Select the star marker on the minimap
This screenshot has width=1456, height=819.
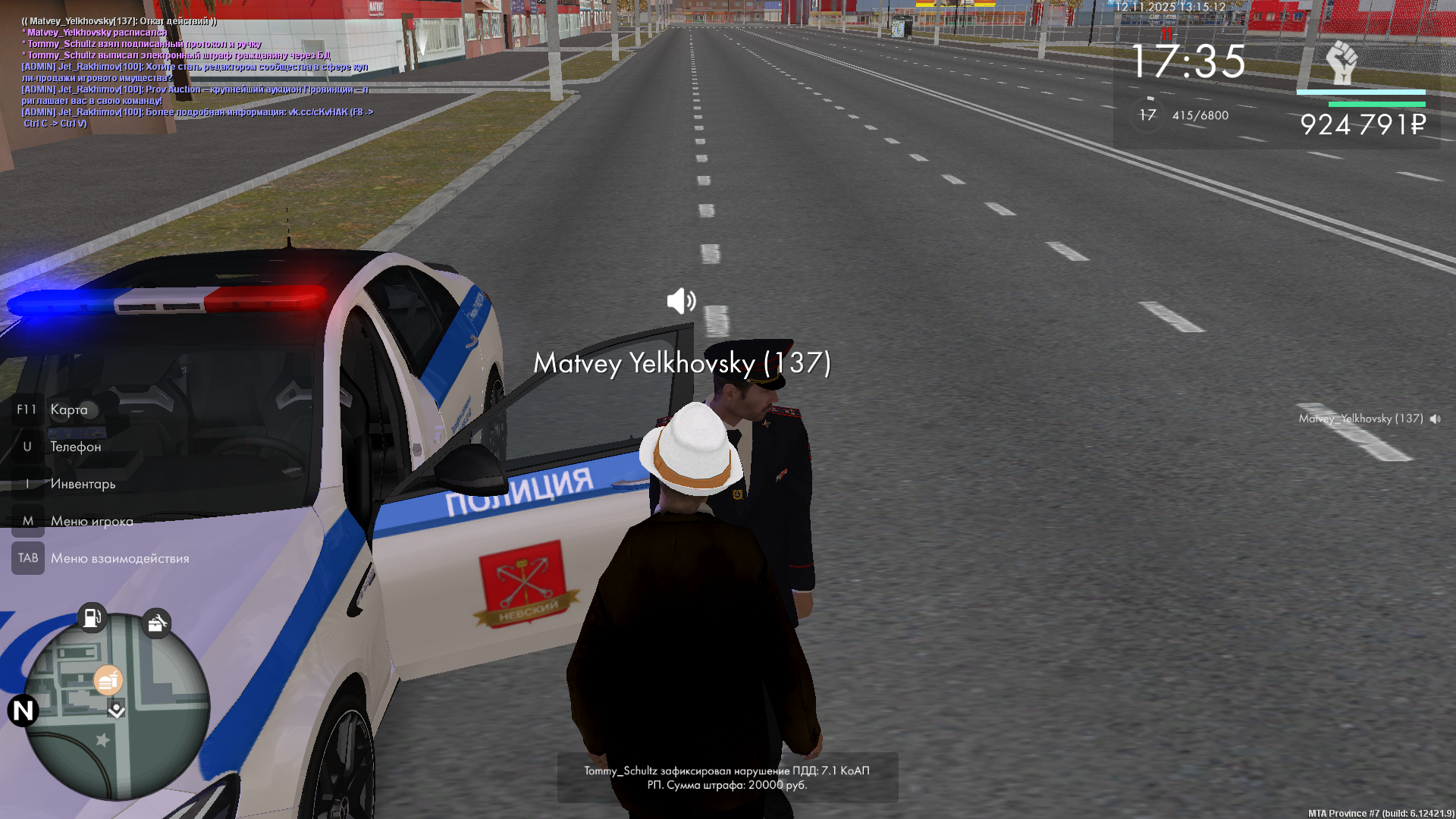(x=103, y=739)
